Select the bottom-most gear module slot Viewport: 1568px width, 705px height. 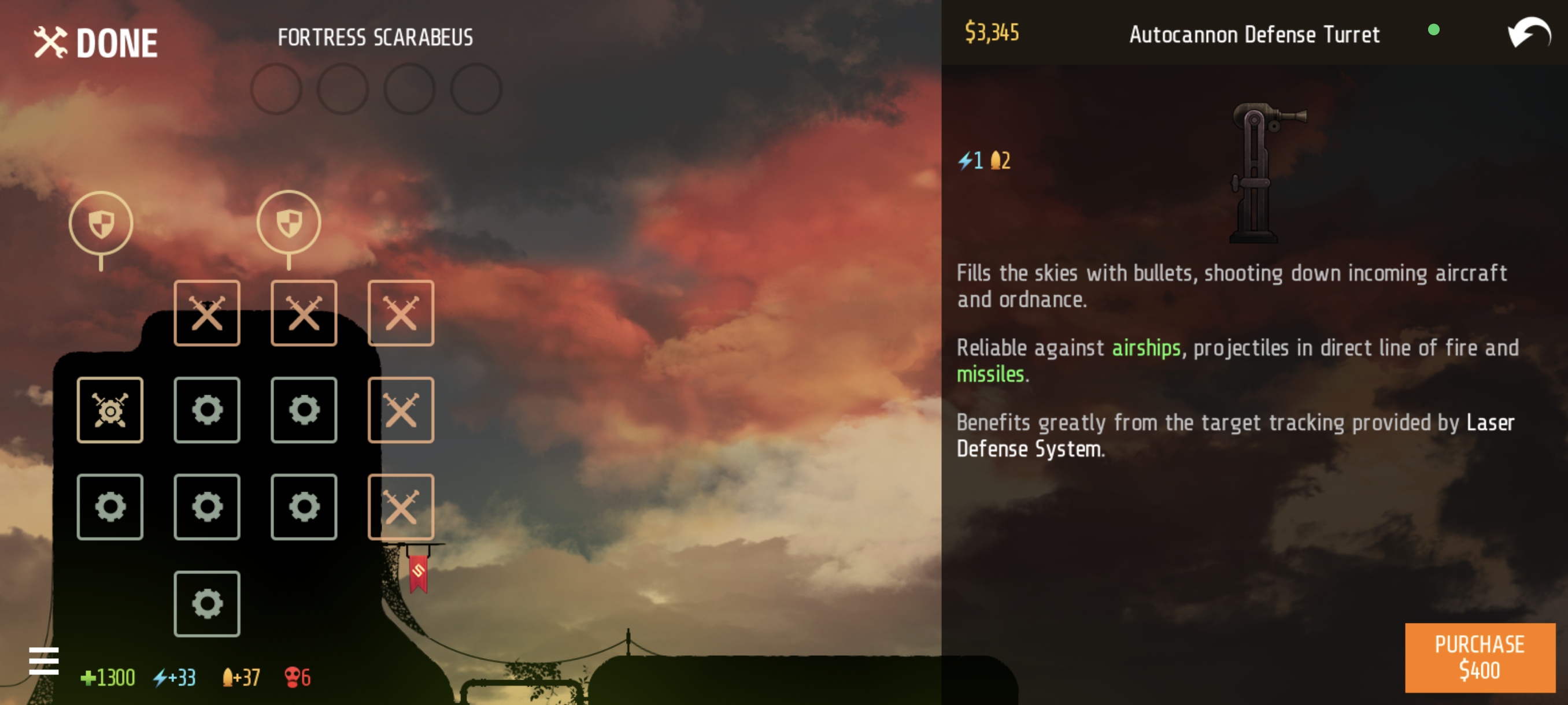207,603
